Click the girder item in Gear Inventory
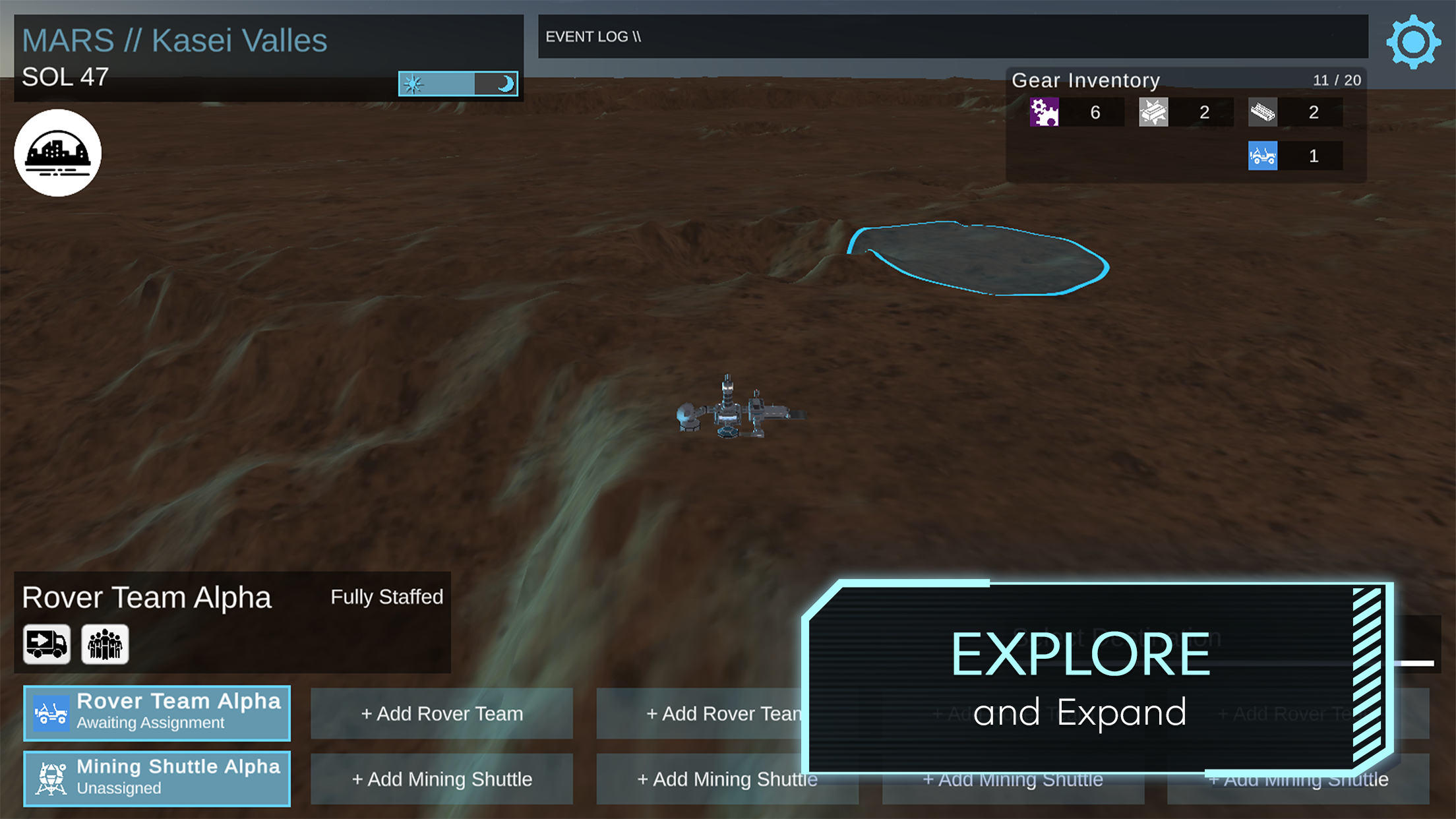Screen dimensions: 1456x819 (1263, 111)
